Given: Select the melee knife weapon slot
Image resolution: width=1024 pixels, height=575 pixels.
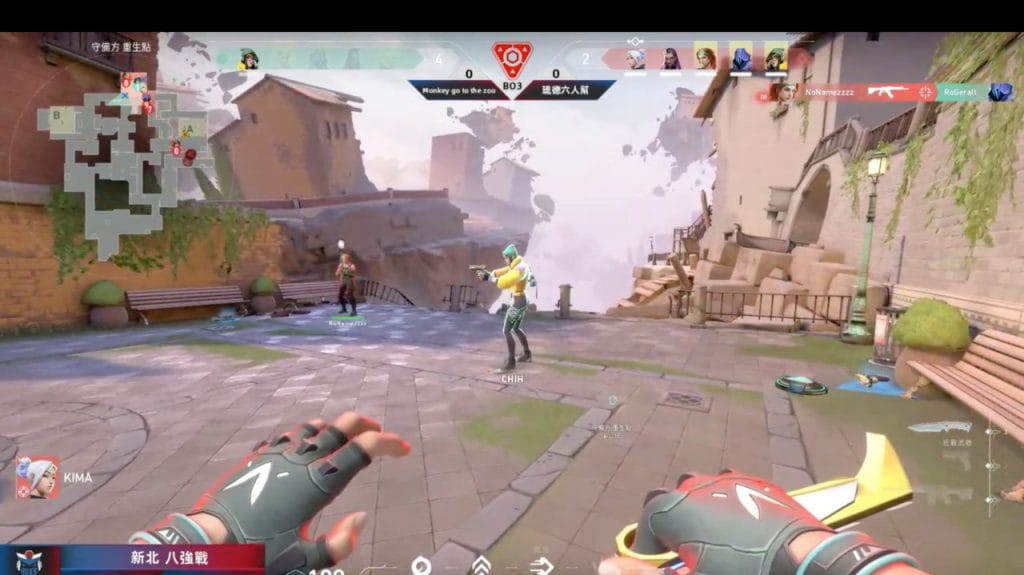Looking at the screenshot, I should coord(939,428).
